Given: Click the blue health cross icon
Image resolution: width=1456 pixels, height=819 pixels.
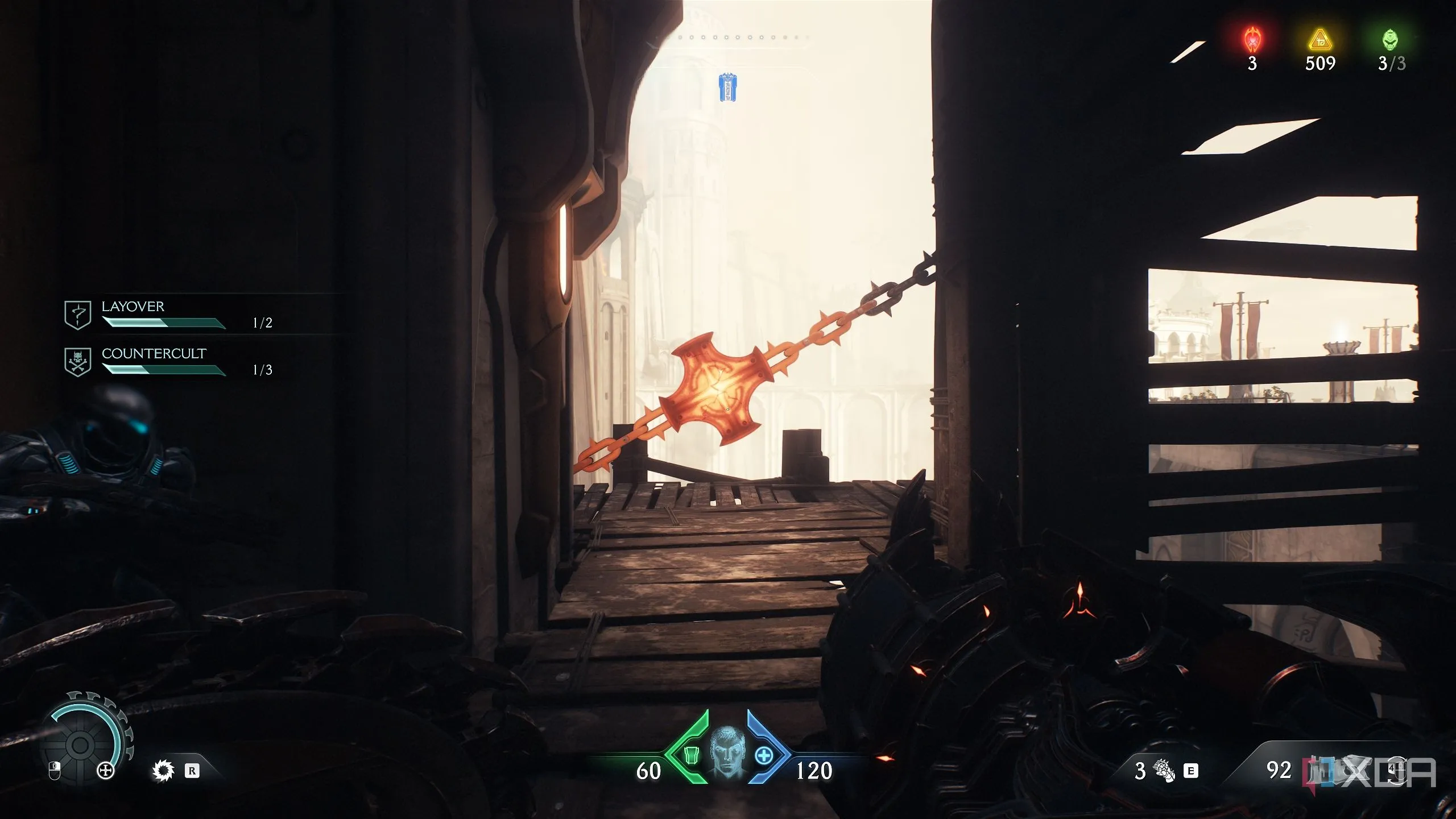Looking at the screenshot, I should click(x=764, y=755).
